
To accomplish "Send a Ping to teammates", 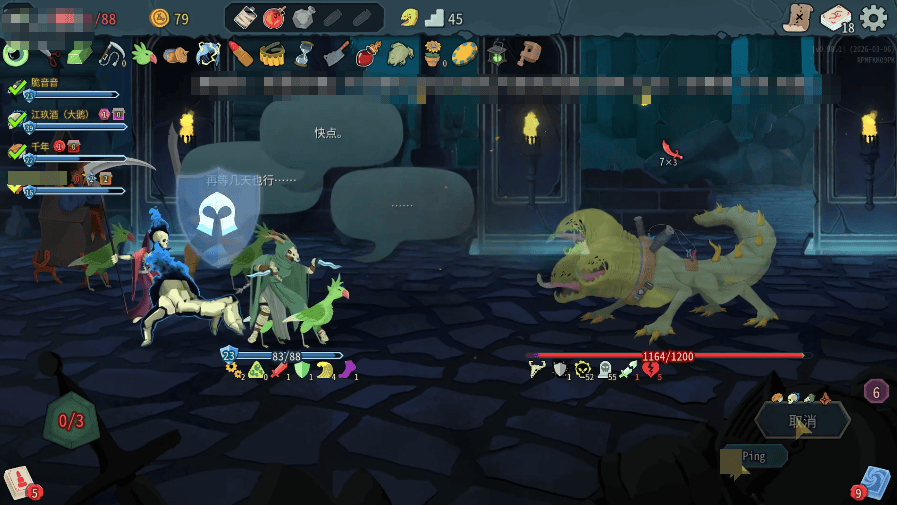I will [x=755, y=456].
